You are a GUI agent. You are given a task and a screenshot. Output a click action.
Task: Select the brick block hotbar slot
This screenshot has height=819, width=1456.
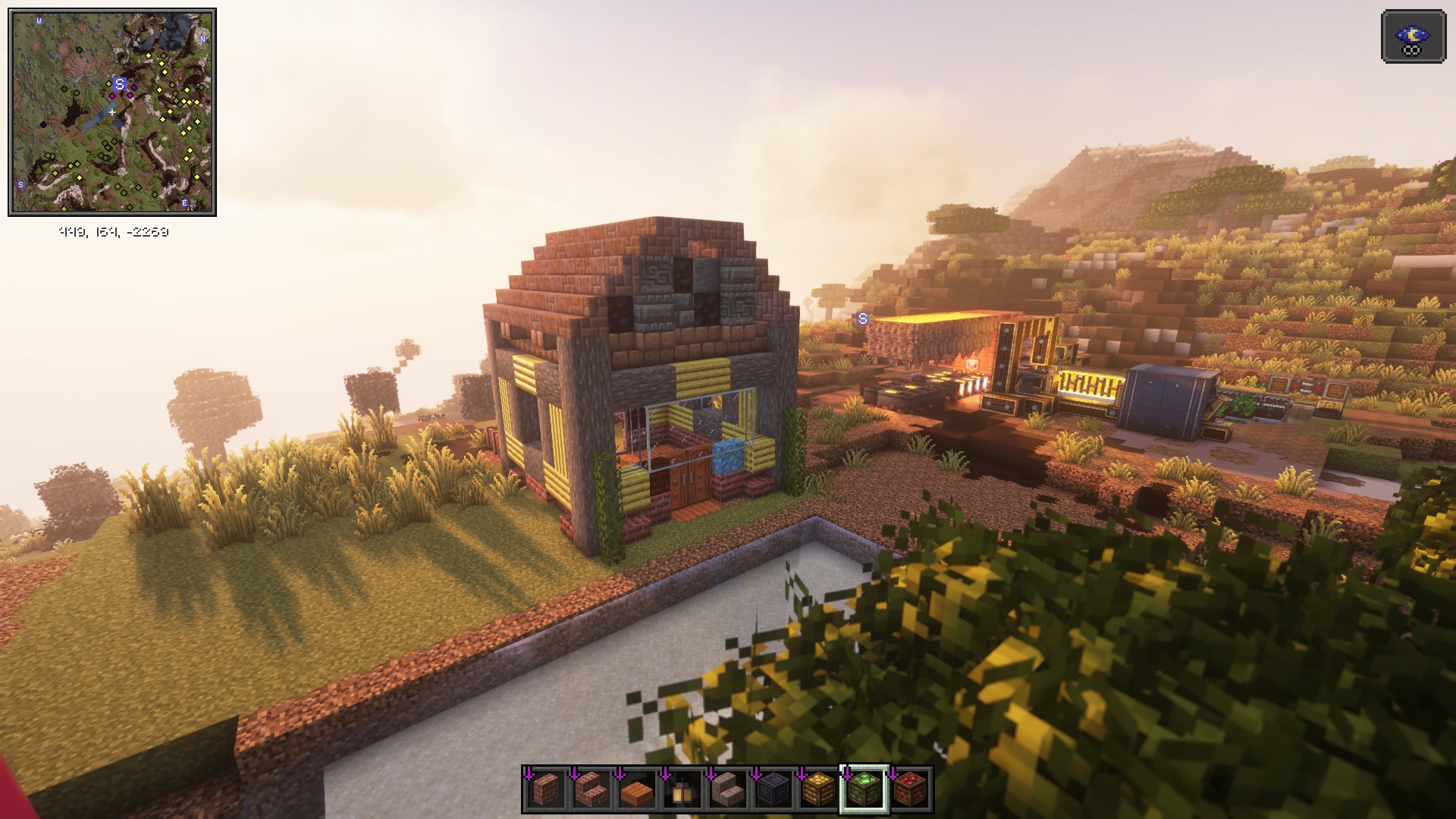(x=545, y=790)
